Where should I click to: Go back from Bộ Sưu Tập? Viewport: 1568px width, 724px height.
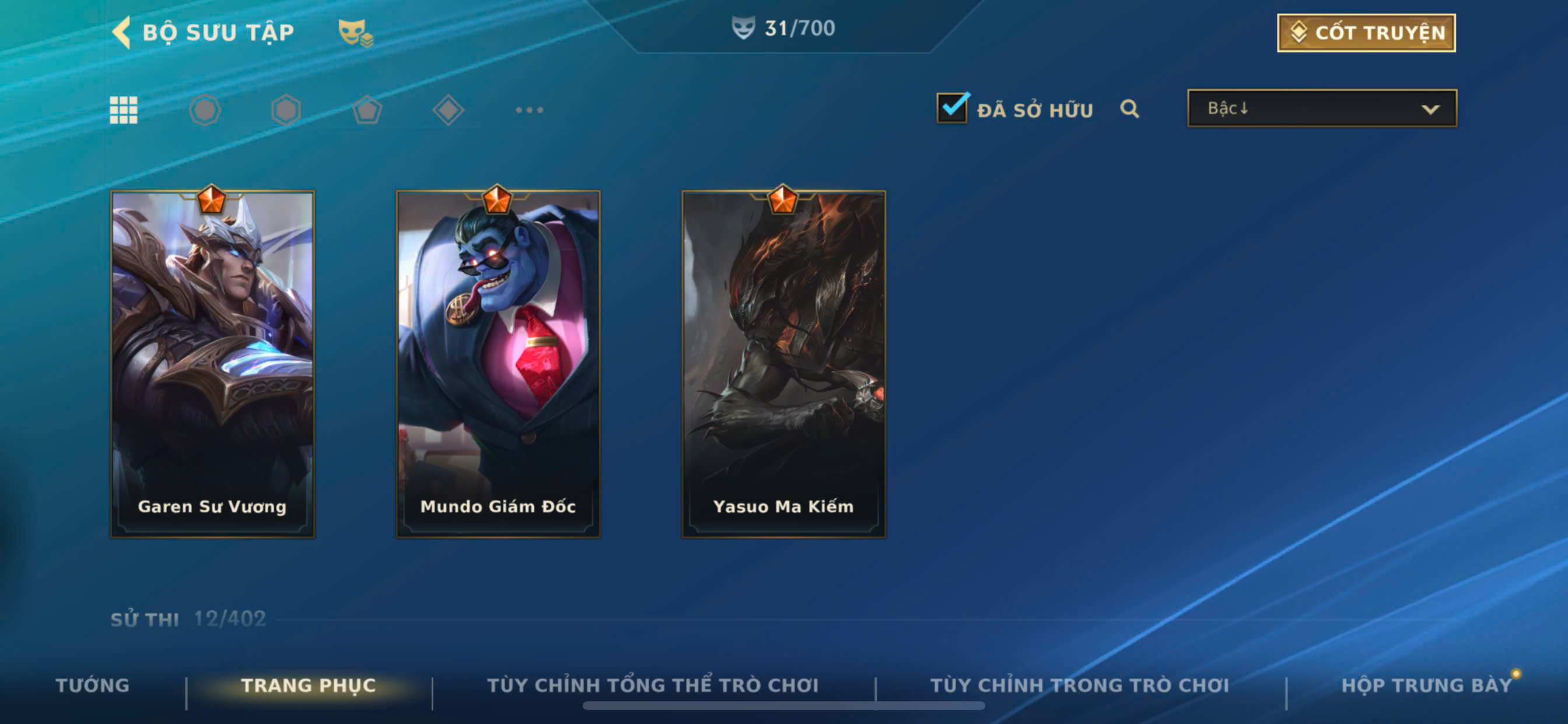(123, 32)
